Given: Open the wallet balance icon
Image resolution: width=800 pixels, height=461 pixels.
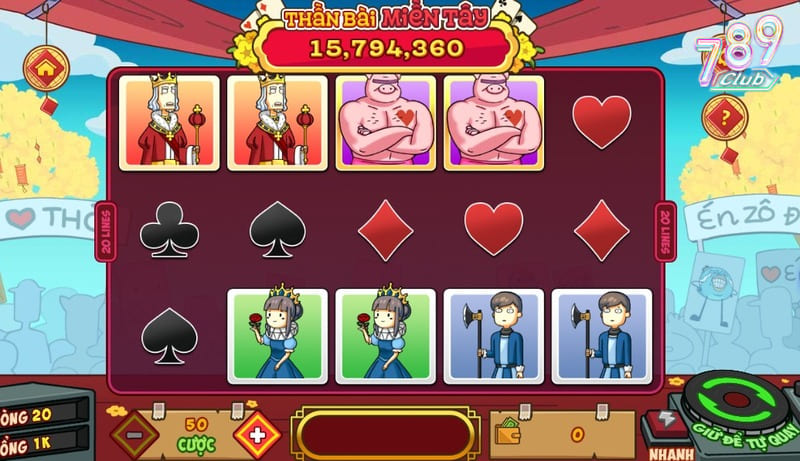Looking at the screenshot, I should tap(507, 435).
